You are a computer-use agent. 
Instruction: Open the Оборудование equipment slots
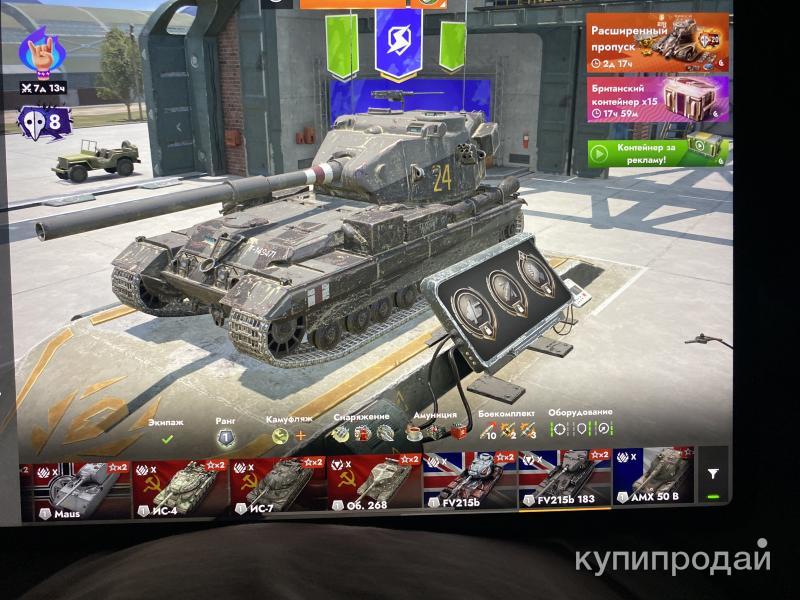click(x=580, y=428)
